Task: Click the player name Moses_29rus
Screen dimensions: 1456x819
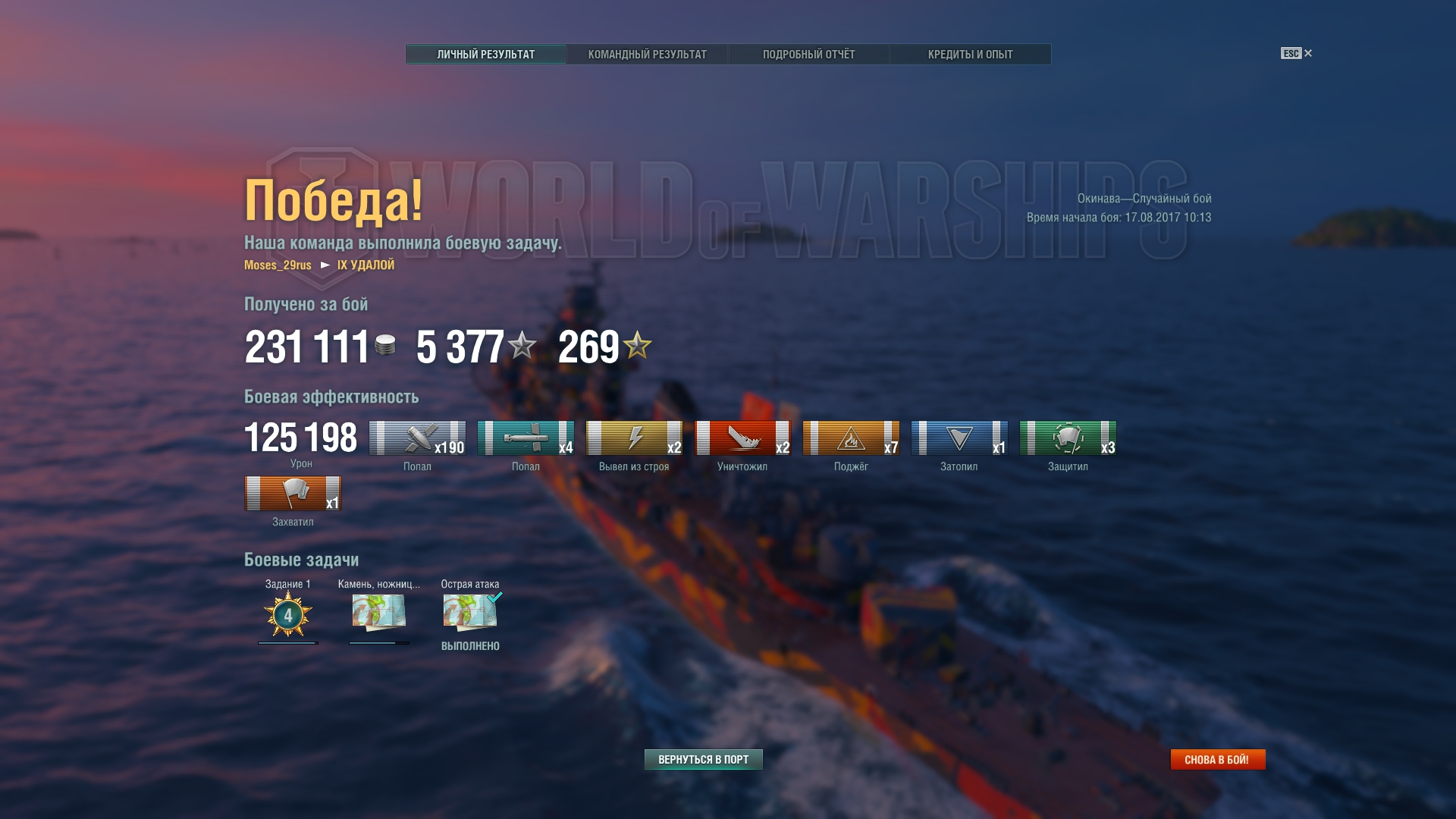Action: (x=278, y=265)
